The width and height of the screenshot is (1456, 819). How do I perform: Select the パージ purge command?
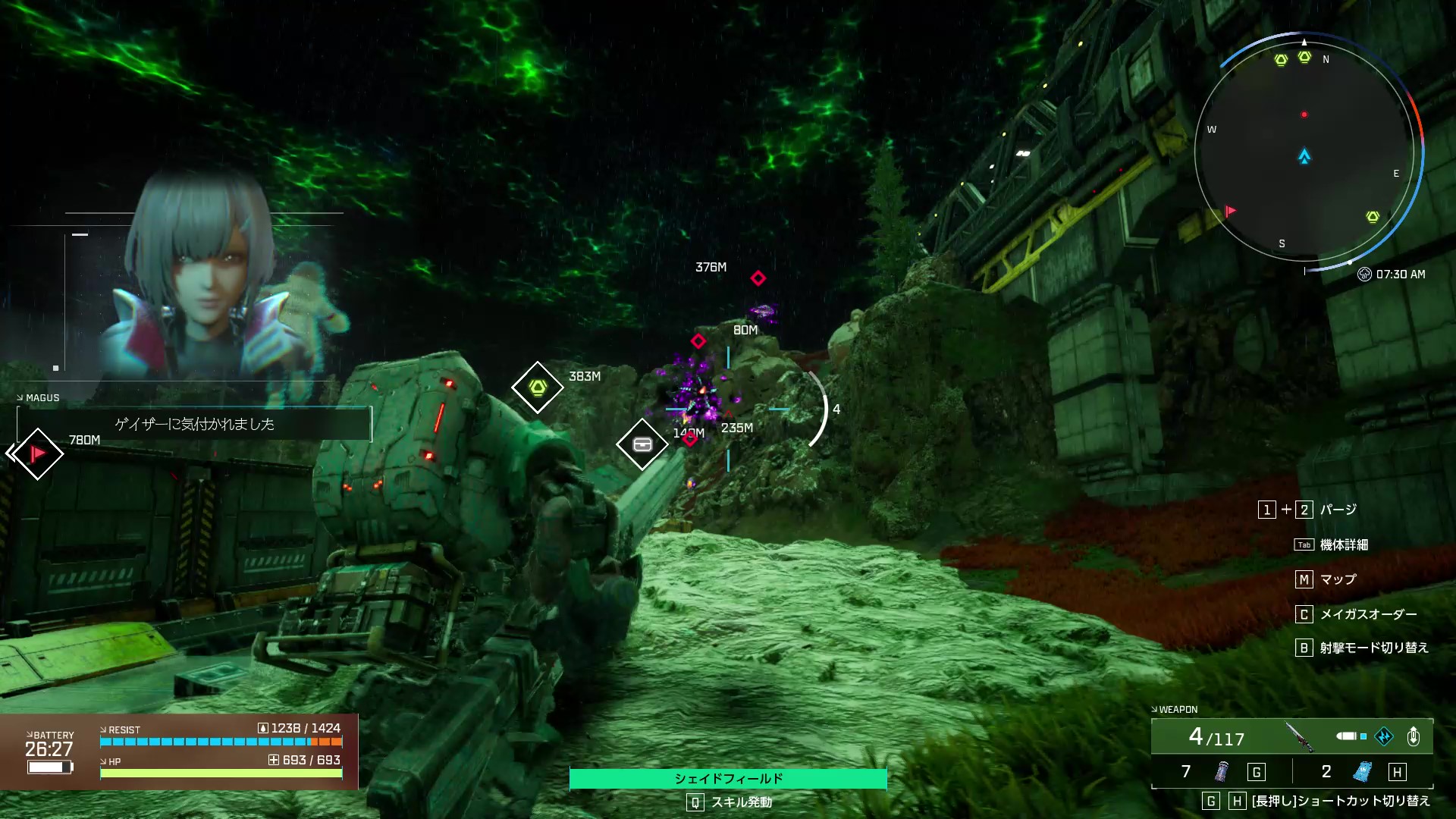1338,510
